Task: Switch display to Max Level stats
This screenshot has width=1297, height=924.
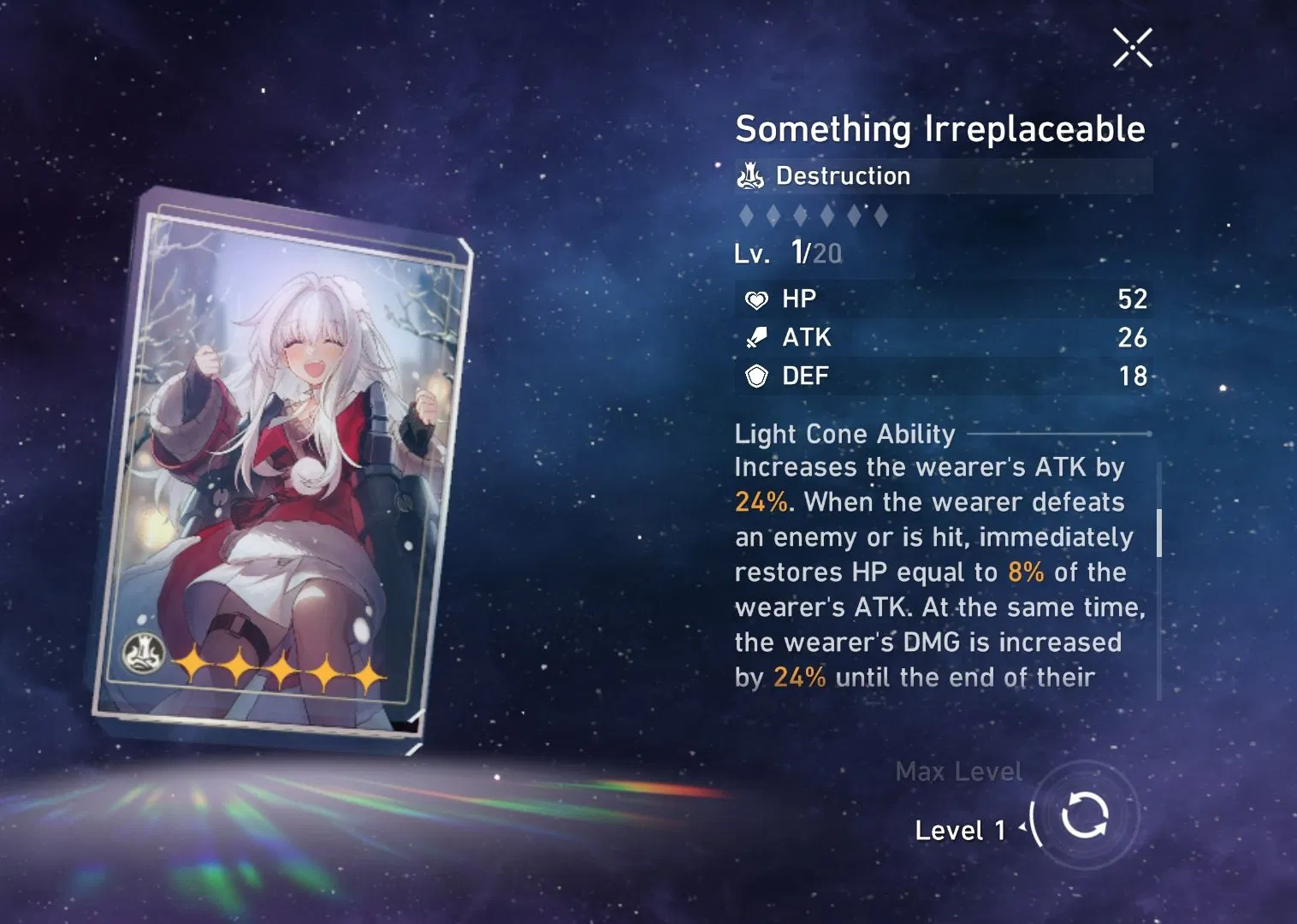Action: 959,772
